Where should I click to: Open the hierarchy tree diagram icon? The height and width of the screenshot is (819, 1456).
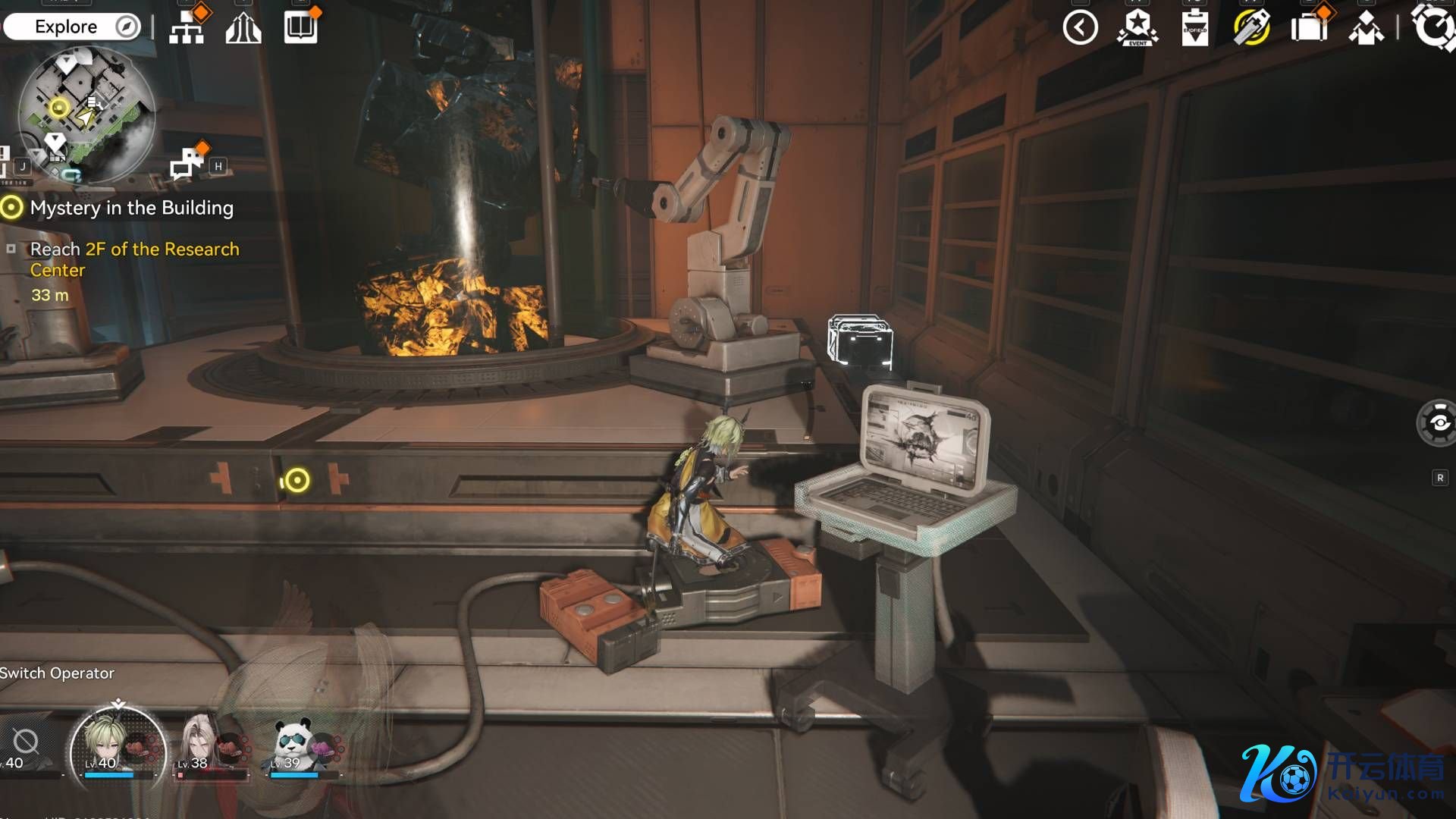coord(187,29)
